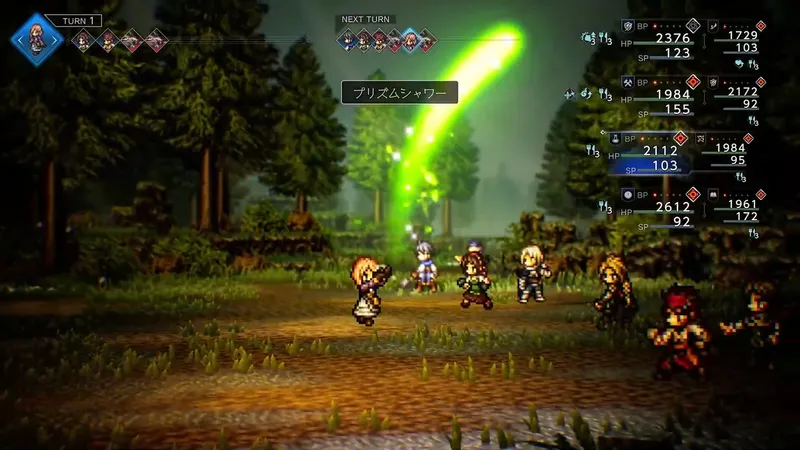The width and height of the screenshot is (800, 450).
Task: Pick the bow-icon ally with 95 SP
Action: [x=736, y=149]
